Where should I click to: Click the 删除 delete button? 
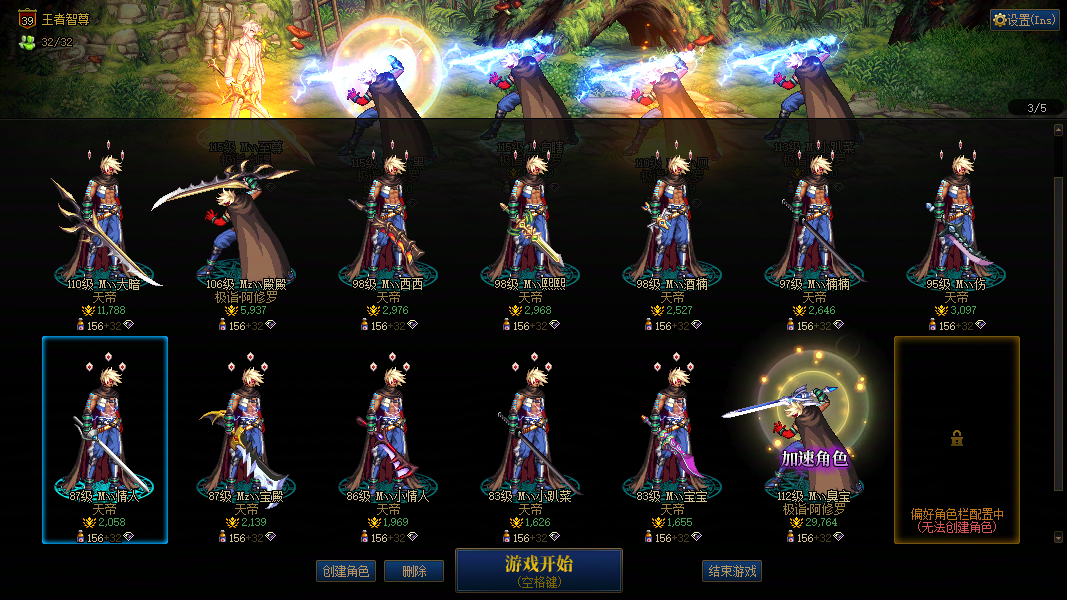pyautogui.click(x=414, y=571)
